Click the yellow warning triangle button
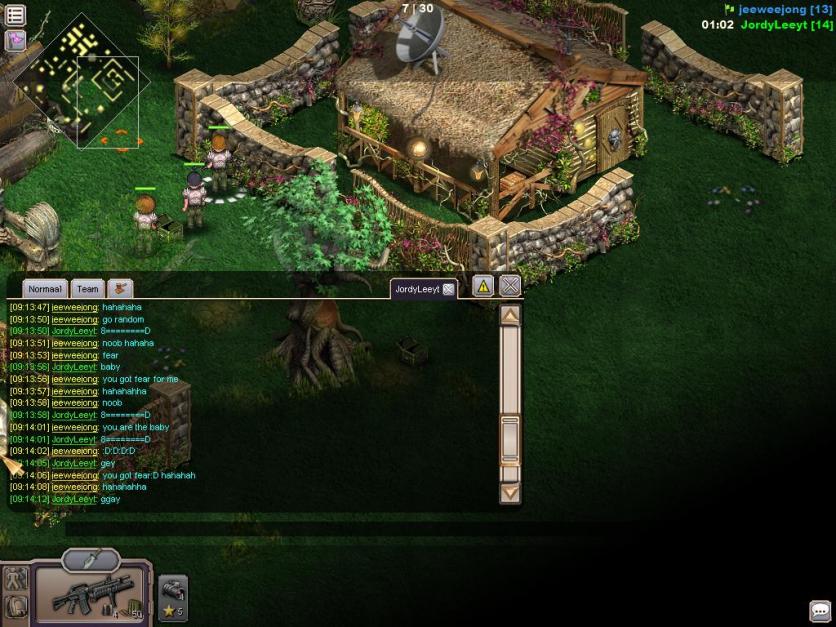836x627 pixels. pos(483,287)
